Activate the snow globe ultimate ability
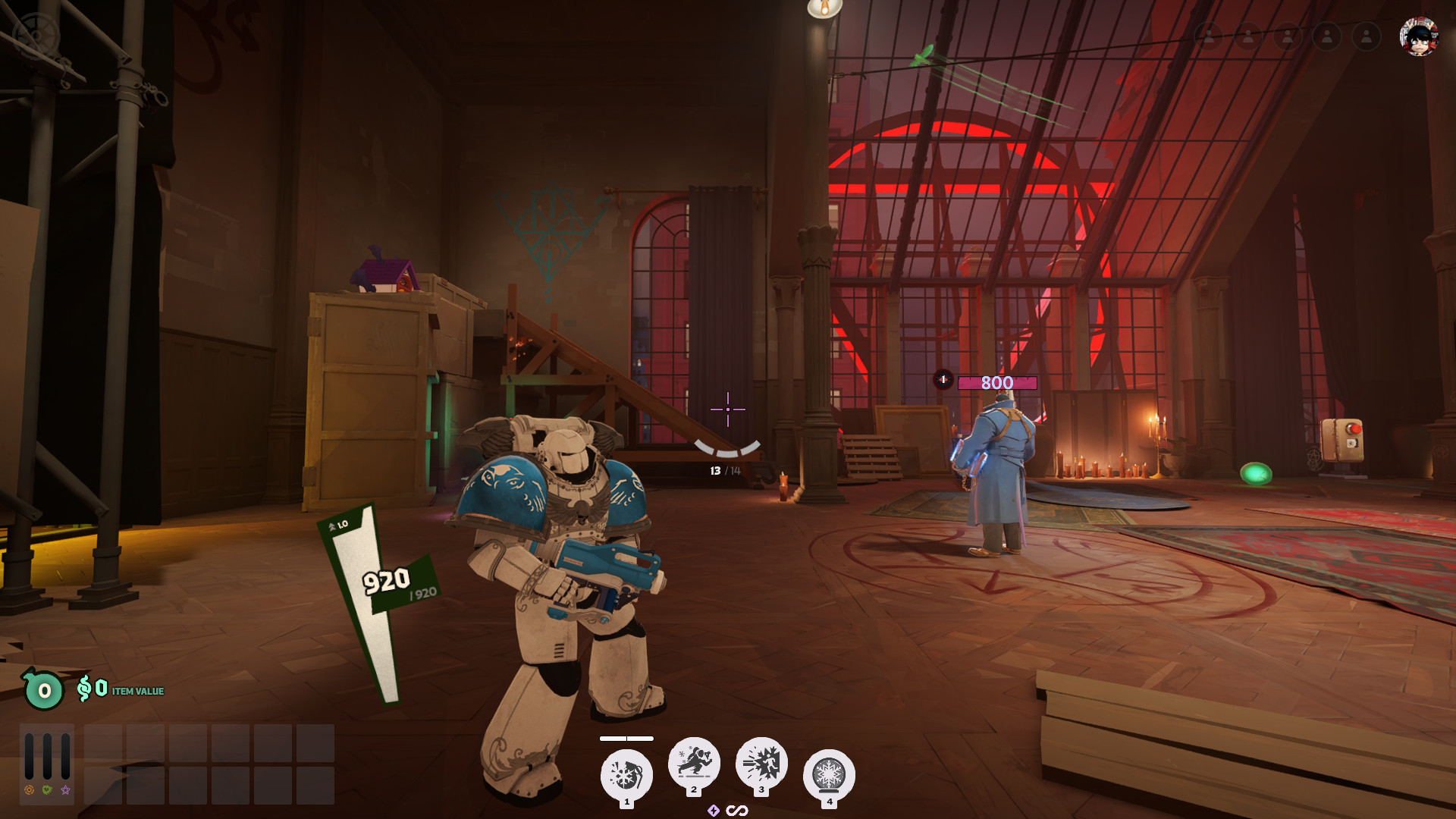The width and height of the screenshot is (1456, 819). point(829,775)
